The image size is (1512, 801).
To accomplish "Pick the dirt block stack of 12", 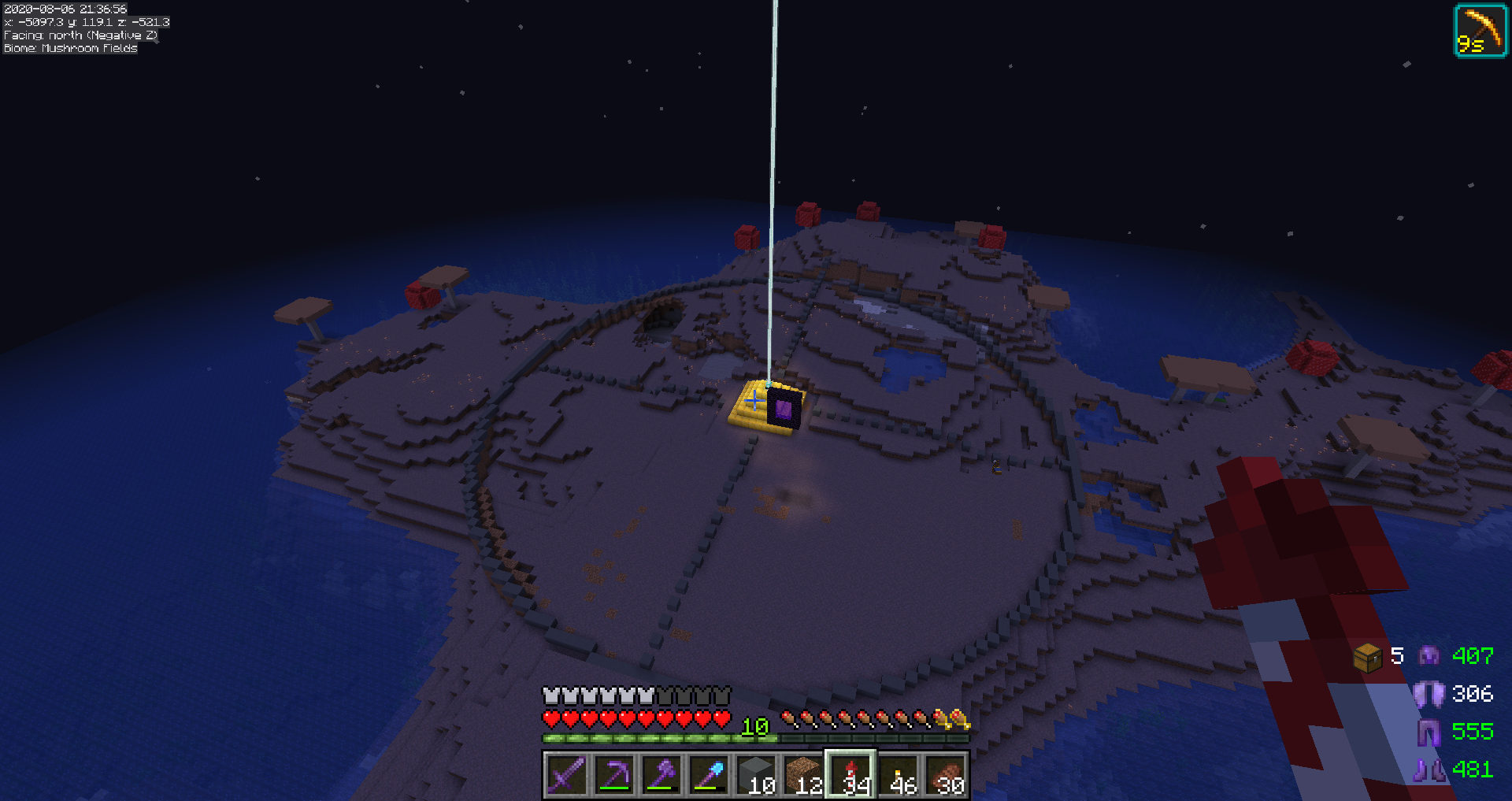I will click(803, 775).
